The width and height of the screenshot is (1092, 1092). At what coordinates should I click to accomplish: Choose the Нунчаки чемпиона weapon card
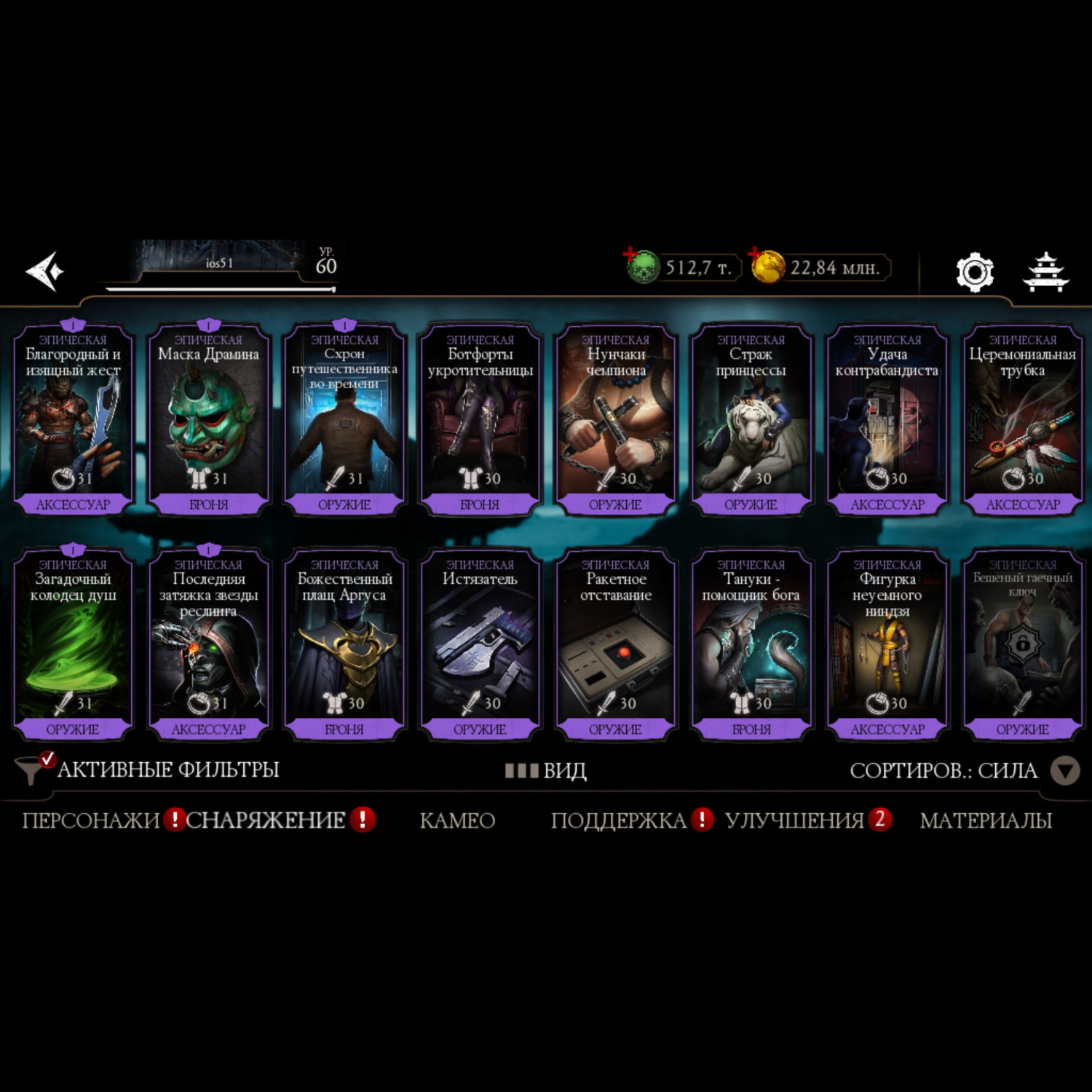616,419
